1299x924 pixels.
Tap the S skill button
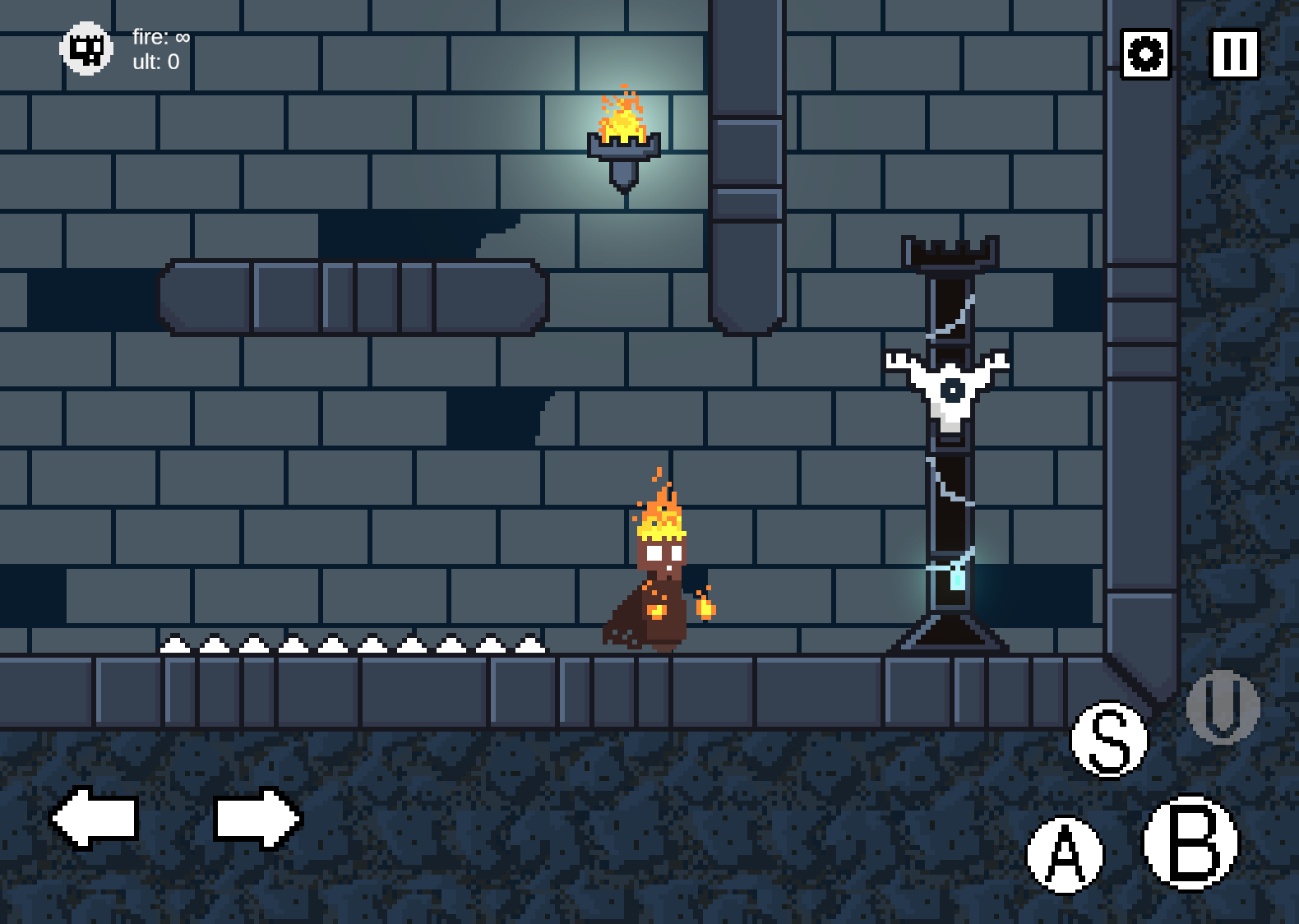[1109, 739]
